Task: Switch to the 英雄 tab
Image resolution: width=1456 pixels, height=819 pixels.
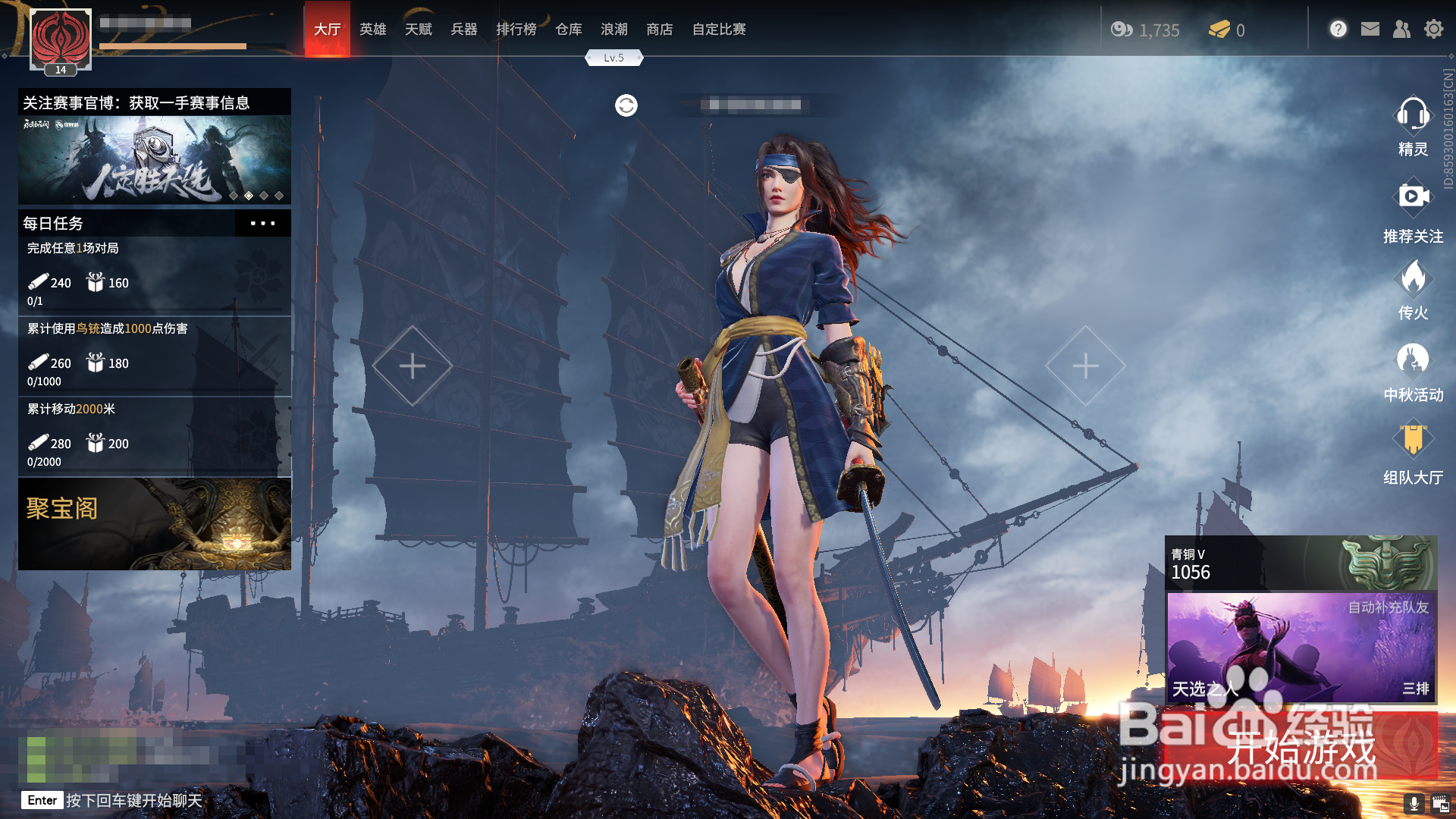Action: click(x=372, y=30)
